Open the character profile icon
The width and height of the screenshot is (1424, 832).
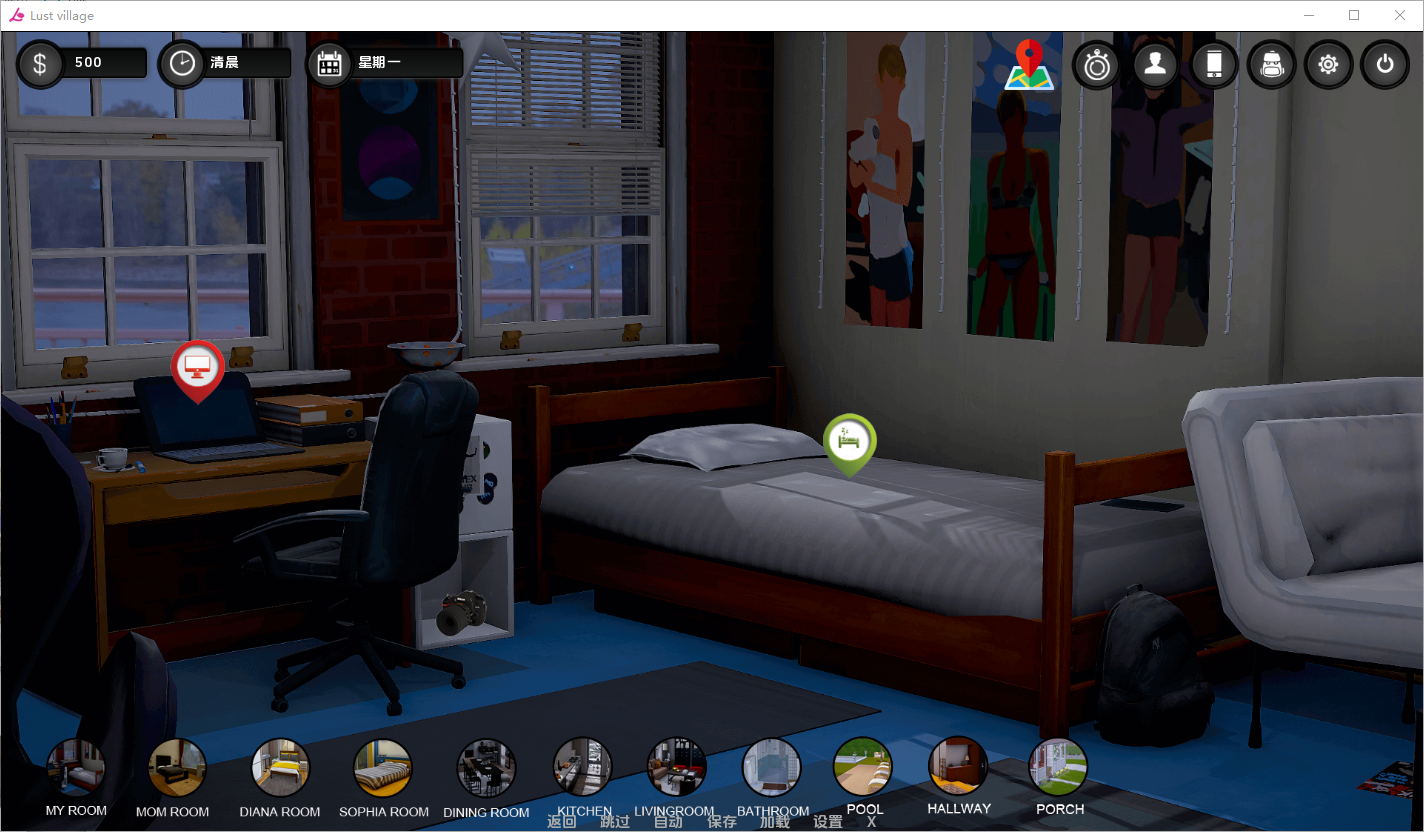click(x=1155, y=65)
